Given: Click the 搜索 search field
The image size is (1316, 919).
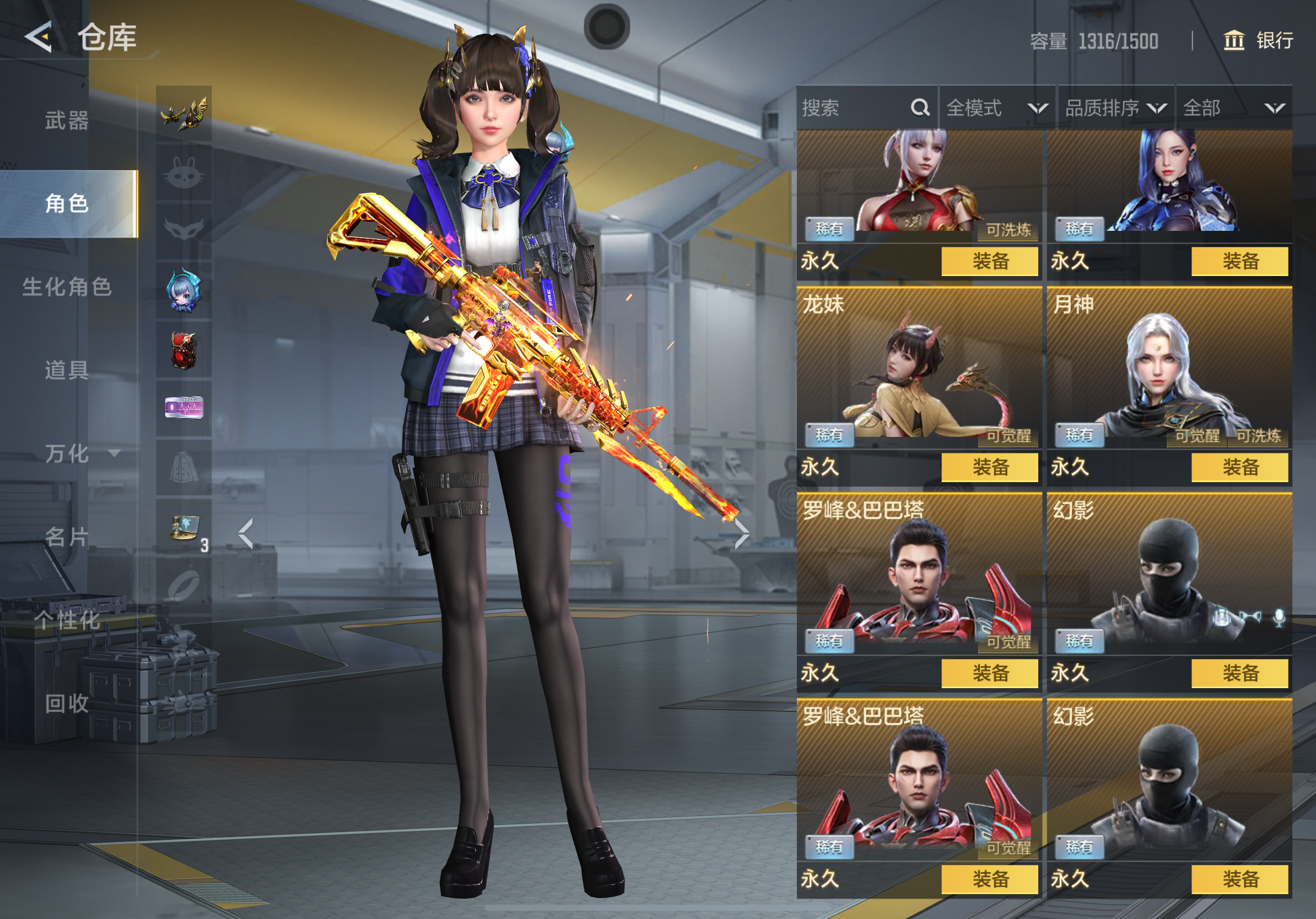Looking at the screenshot, I should click(854, 108).
